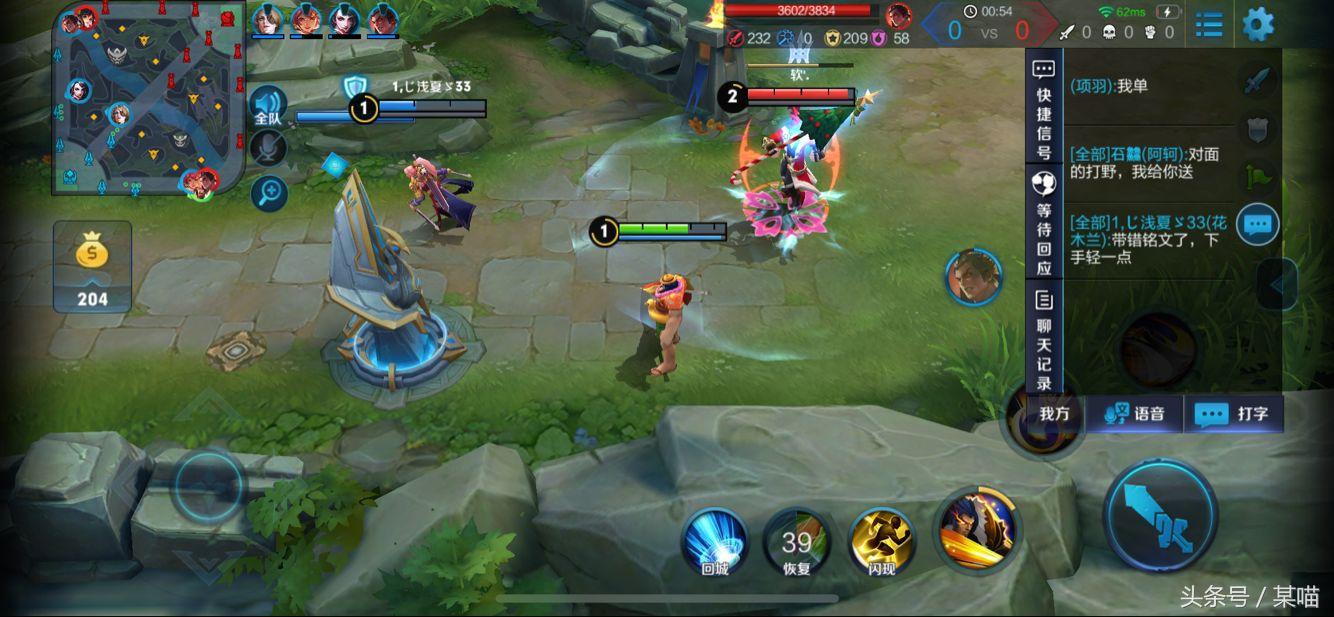Activate the hero skill beside 闪现
The height and width of the screenshot is (617, 1334).
pyautogui.click(x=977, y=529)
